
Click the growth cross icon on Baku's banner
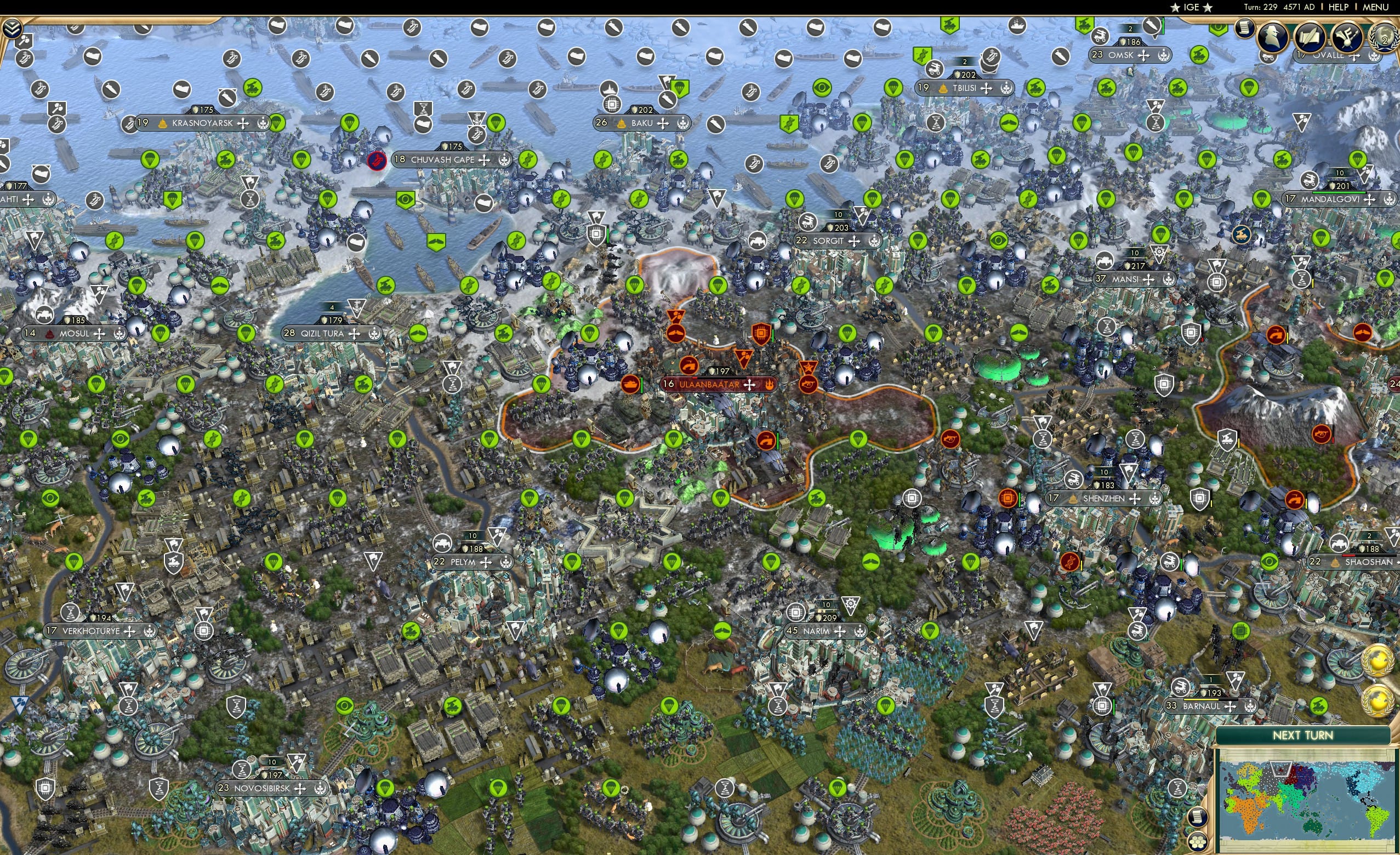pos(663,124)
